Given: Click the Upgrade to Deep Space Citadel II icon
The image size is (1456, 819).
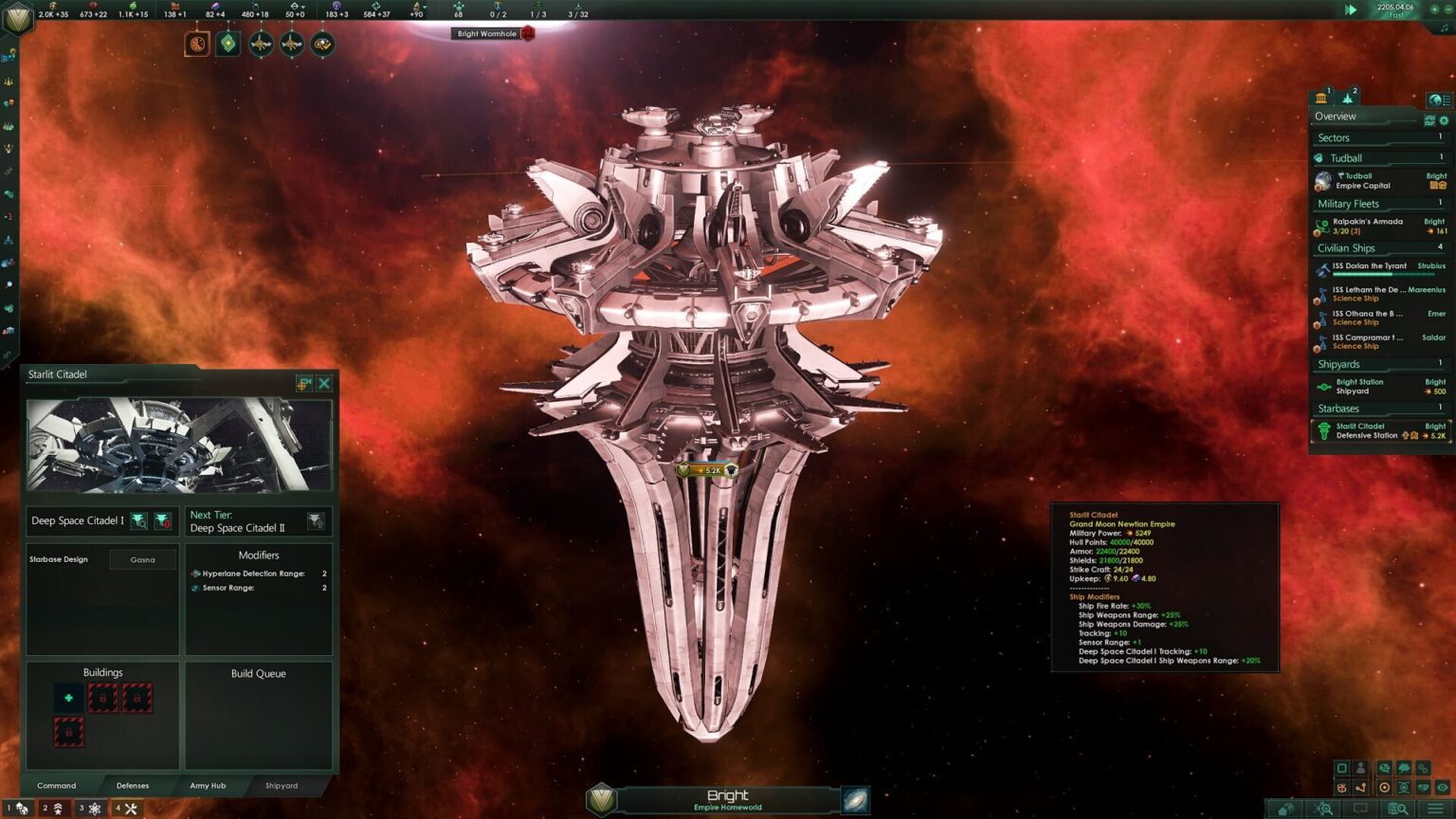Looking at the screenshot, I should tap(316, 519).
